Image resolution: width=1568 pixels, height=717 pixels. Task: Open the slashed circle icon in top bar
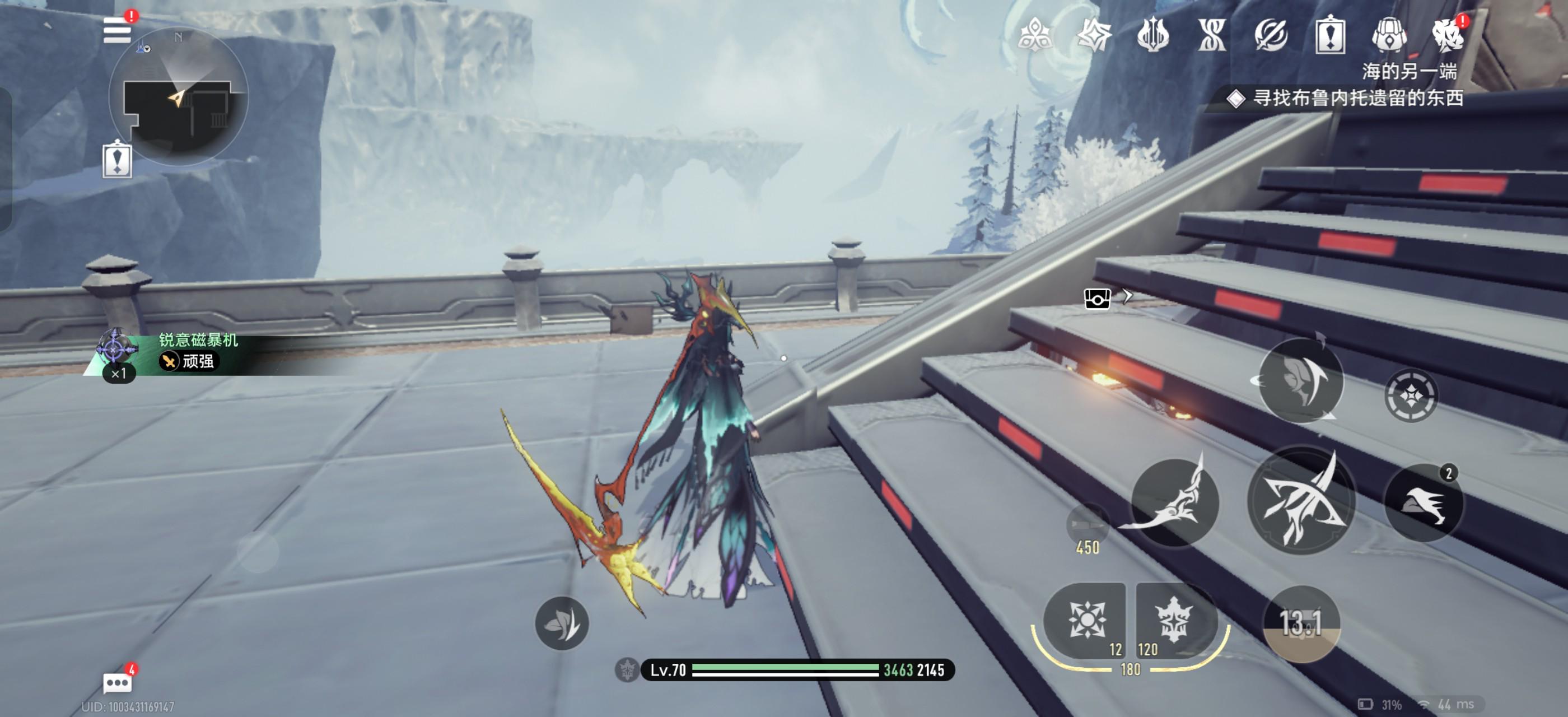coord(1270,35)
